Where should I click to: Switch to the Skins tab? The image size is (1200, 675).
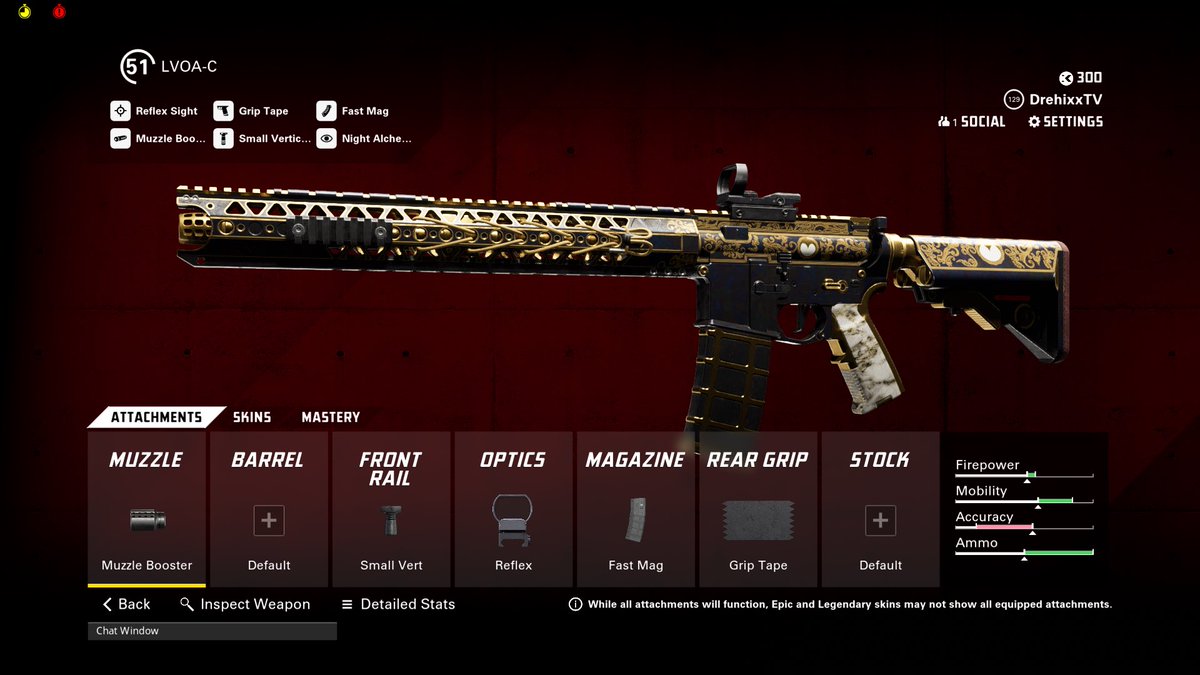(252, 417)
